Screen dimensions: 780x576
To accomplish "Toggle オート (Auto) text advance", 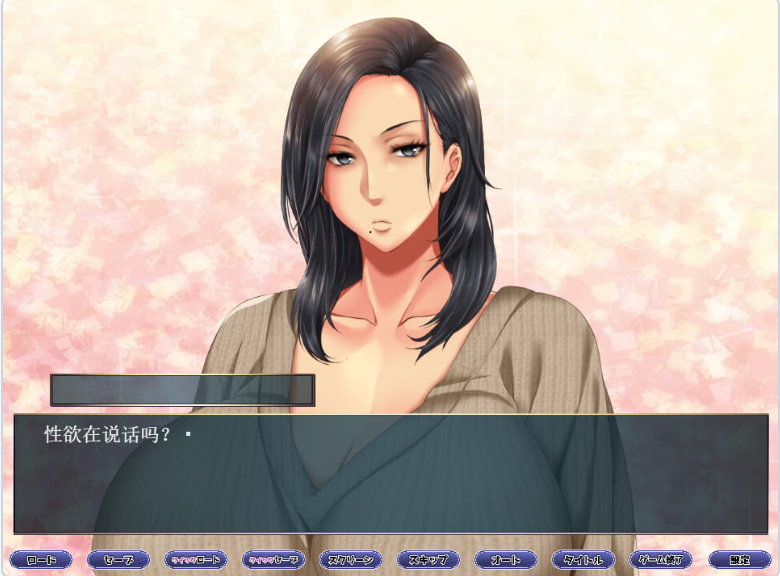I will [506, 560].
